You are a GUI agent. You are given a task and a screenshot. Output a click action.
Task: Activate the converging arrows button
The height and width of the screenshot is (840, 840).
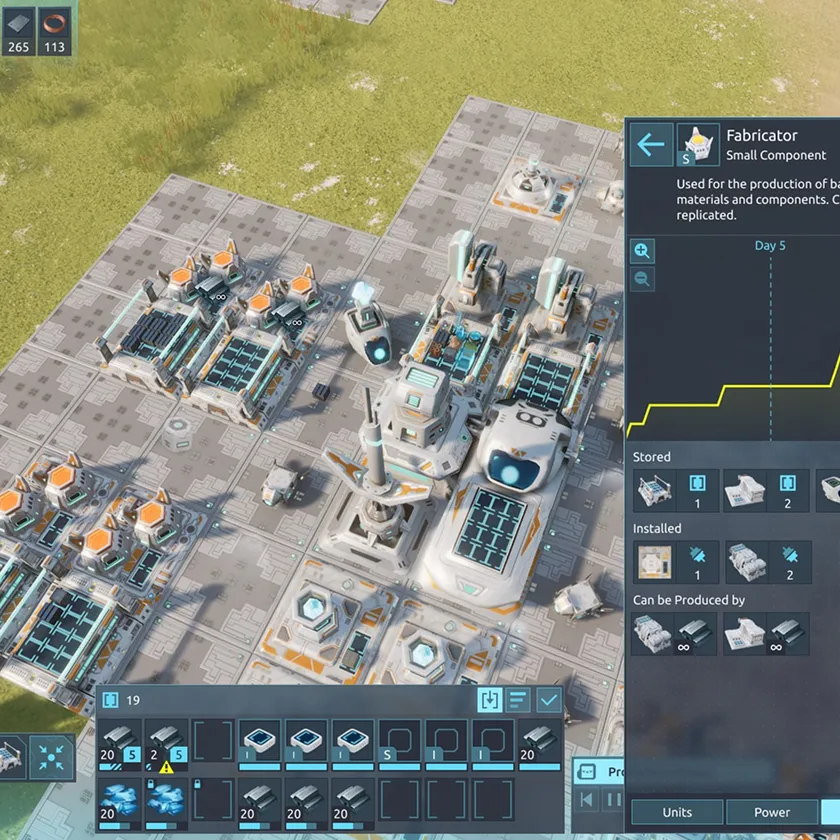click(49, 756)
